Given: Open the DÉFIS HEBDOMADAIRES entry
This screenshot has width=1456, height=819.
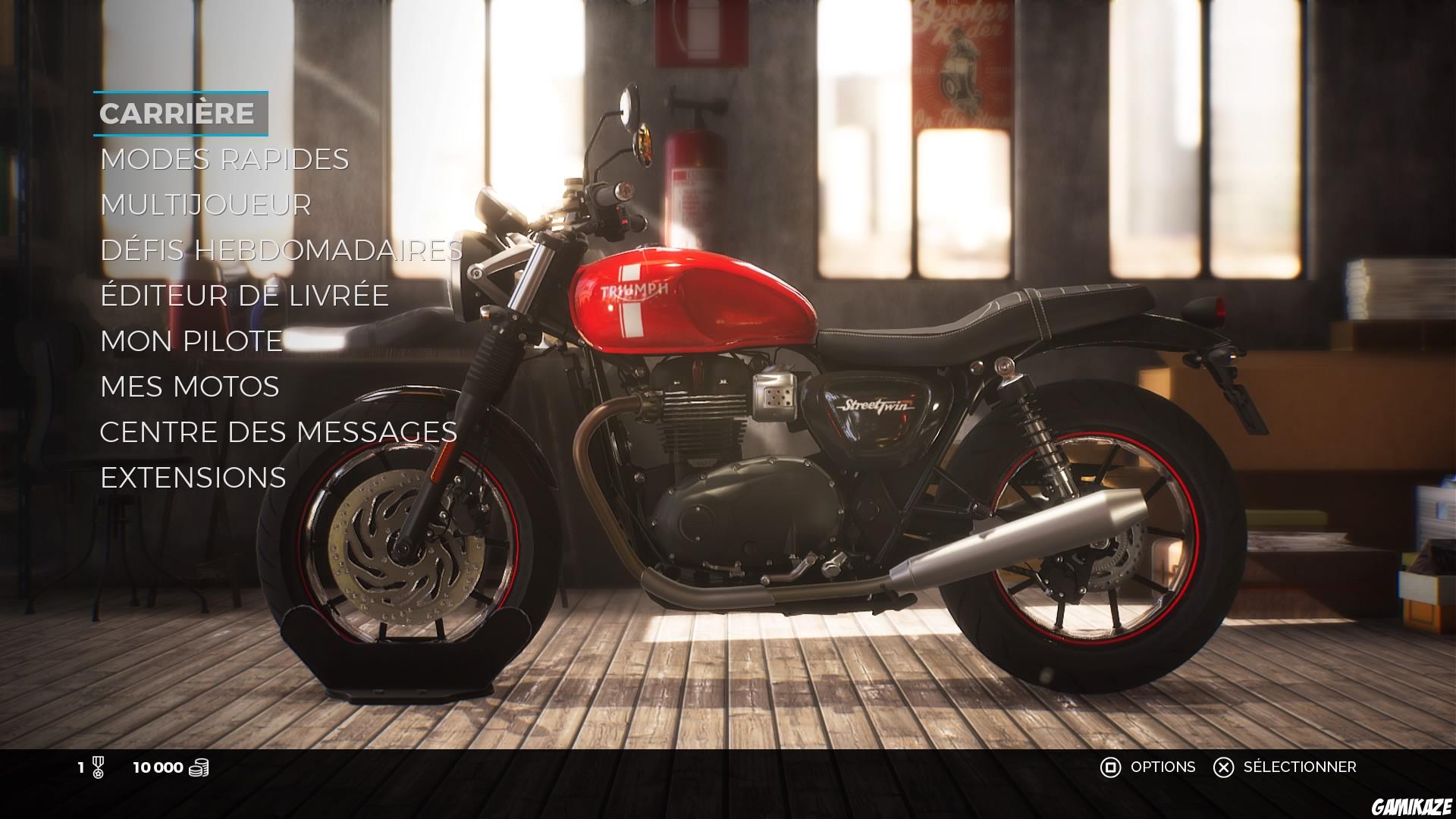Looking at the screenshot, I should pyautogui.click(x=281, y=250).
